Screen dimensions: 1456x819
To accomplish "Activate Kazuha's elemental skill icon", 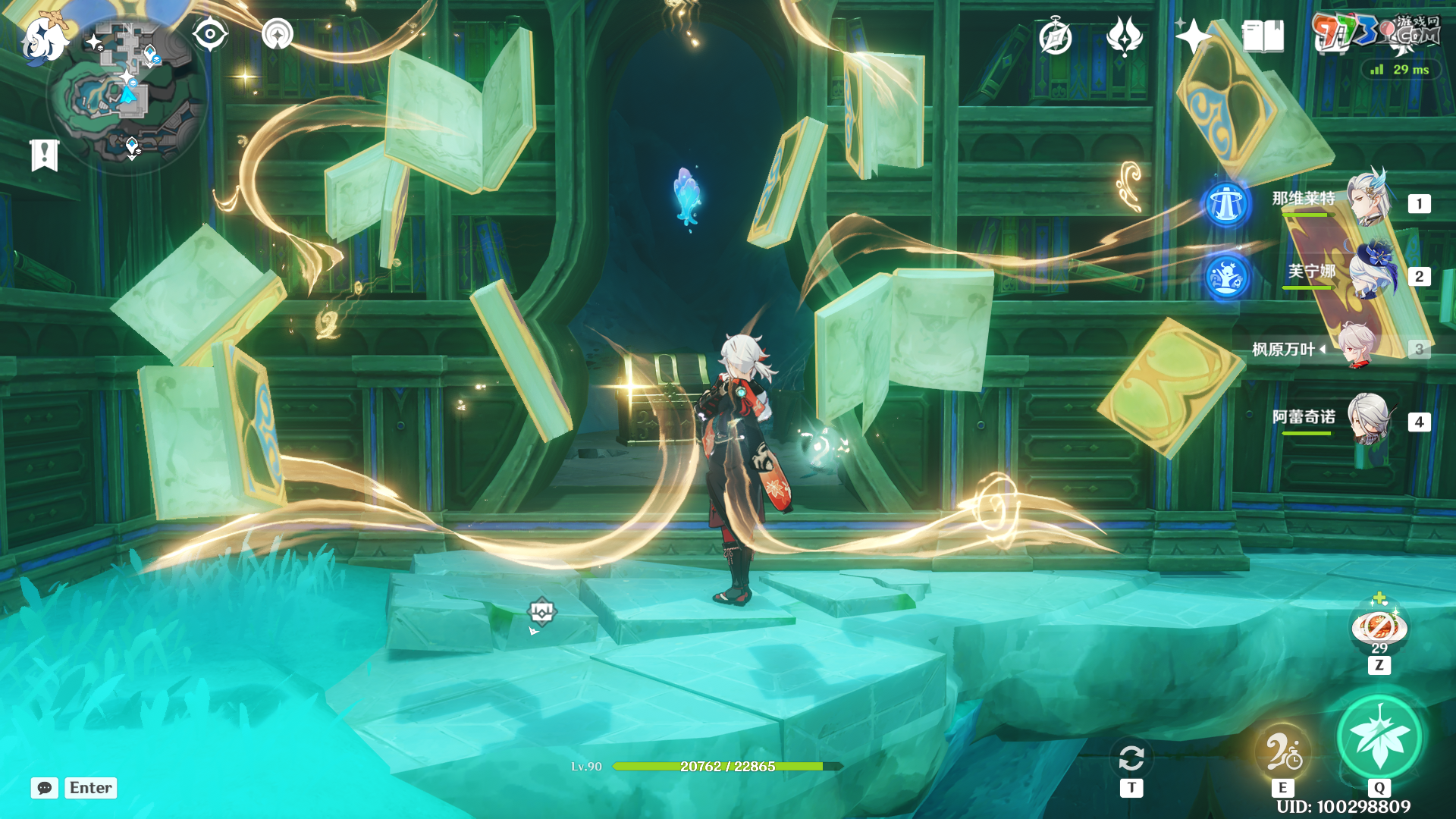I will pos(1282,752).
